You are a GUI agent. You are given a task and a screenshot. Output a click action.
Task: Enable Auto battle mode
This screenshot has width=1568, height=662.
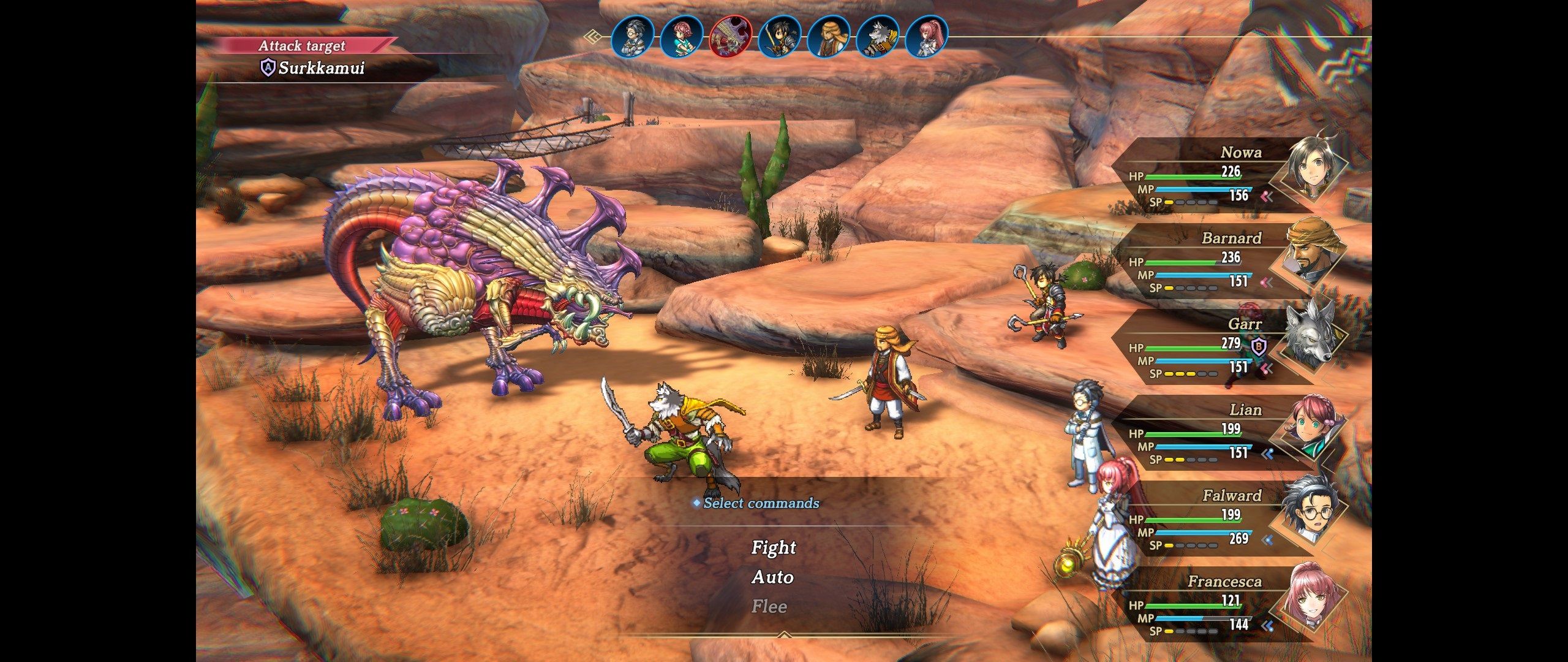(773, 577)
